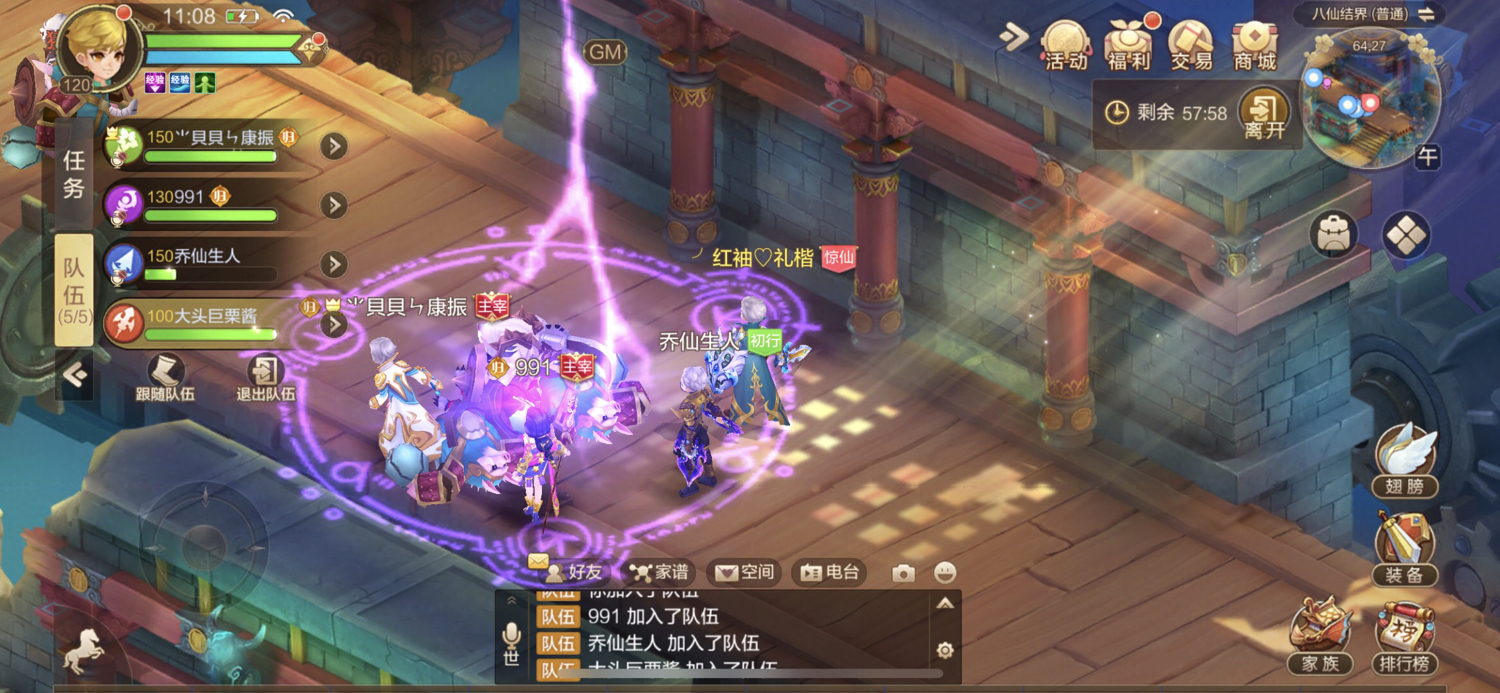Screen dimensions: 1500x693
Task: Open the 福利 welfare rewards menu
Action: tap(1128, 46)
